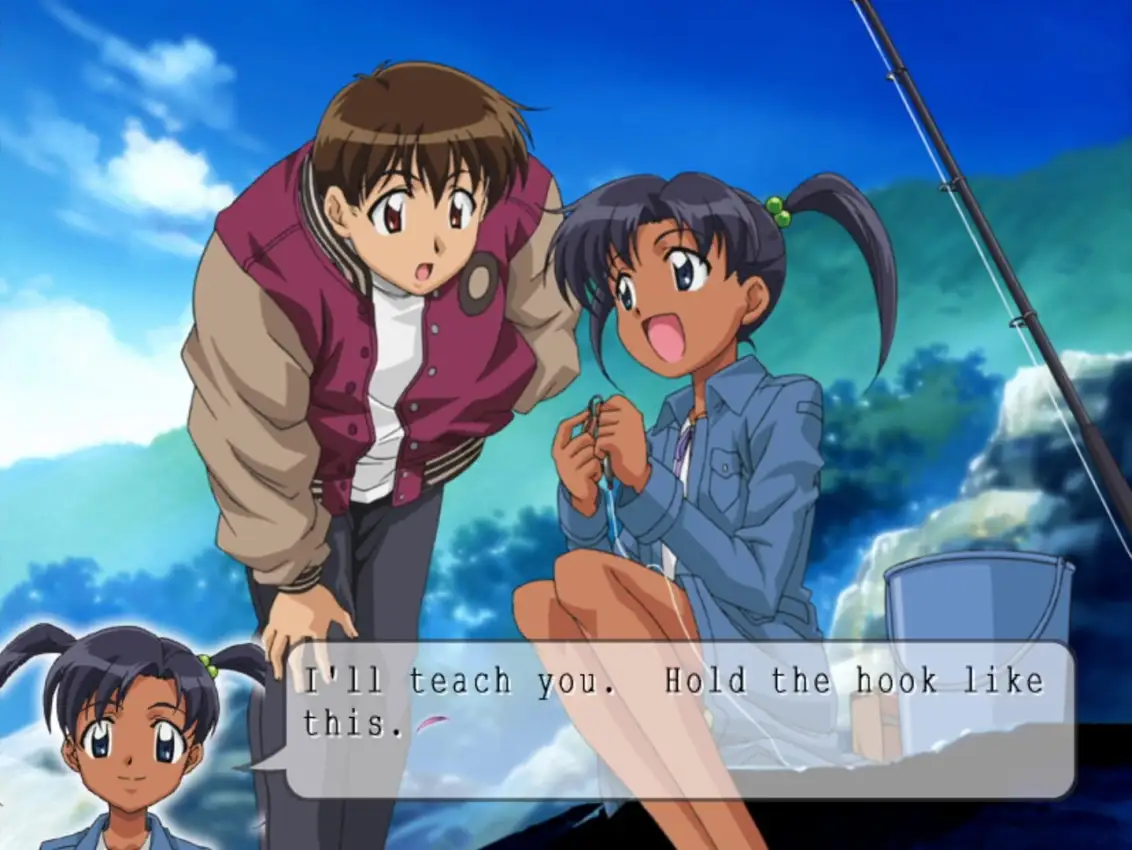This screenshot has width=1132, height=850.
Task: Click the pink feather continue indicator
Action: coord(431,723)
